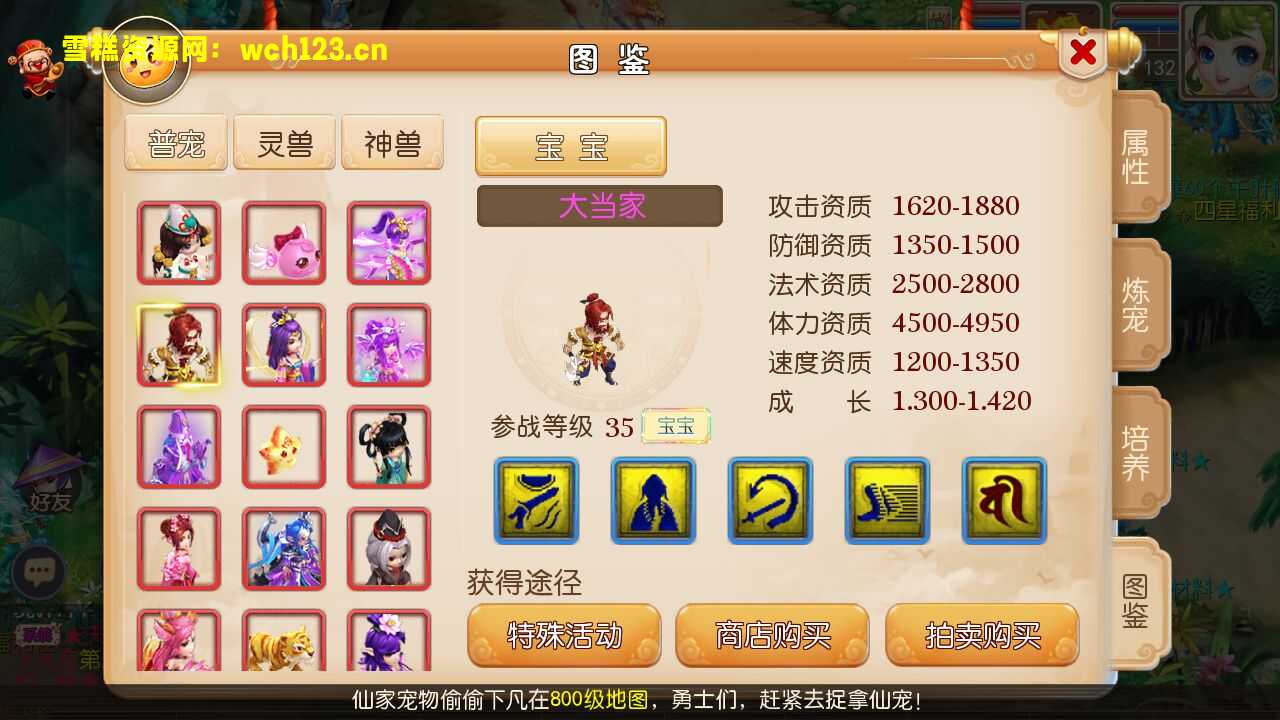Open the first pet skill icon
1280x720 pixels.
coord(534,501)
